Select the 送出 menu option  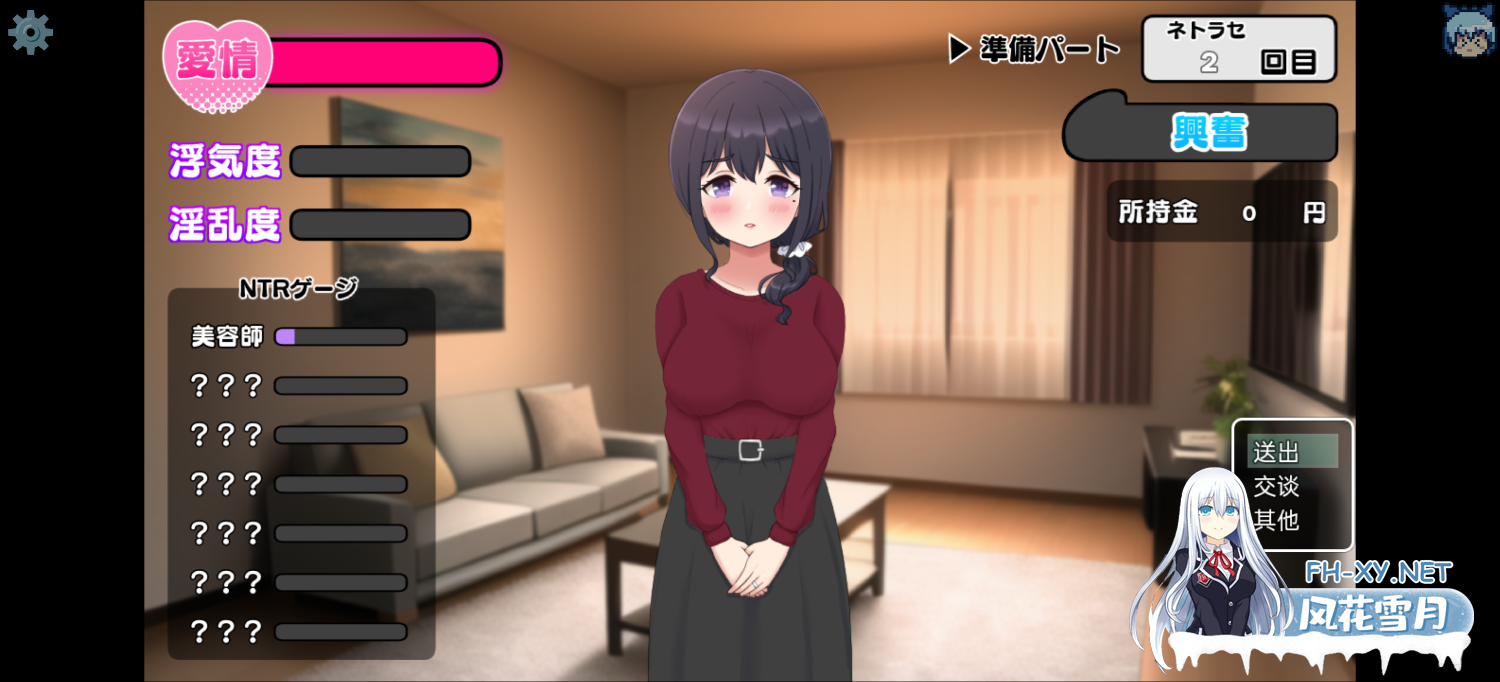(1290, 452)
